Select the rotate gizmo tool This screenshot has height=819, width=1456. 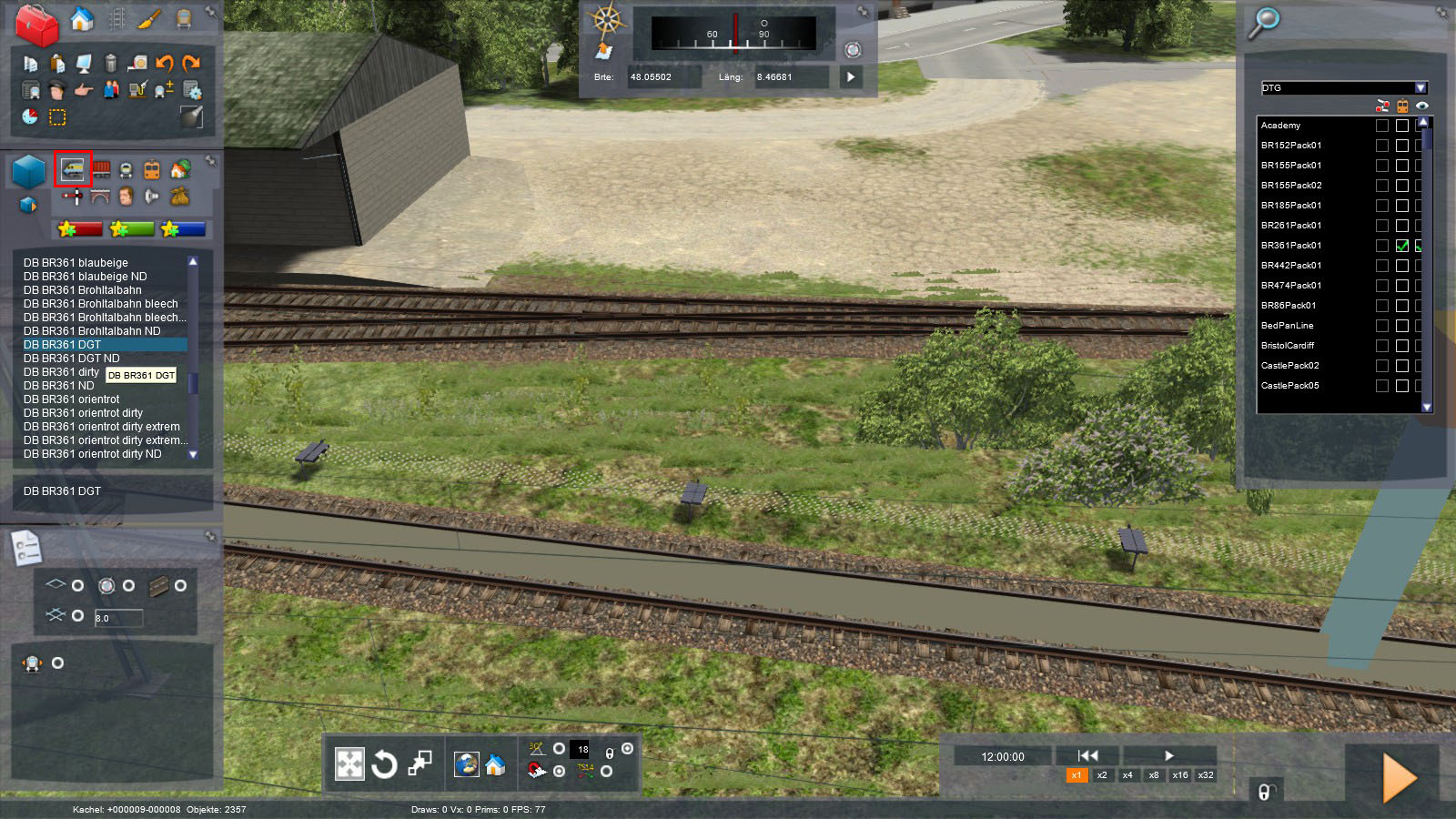coord(384,764)
